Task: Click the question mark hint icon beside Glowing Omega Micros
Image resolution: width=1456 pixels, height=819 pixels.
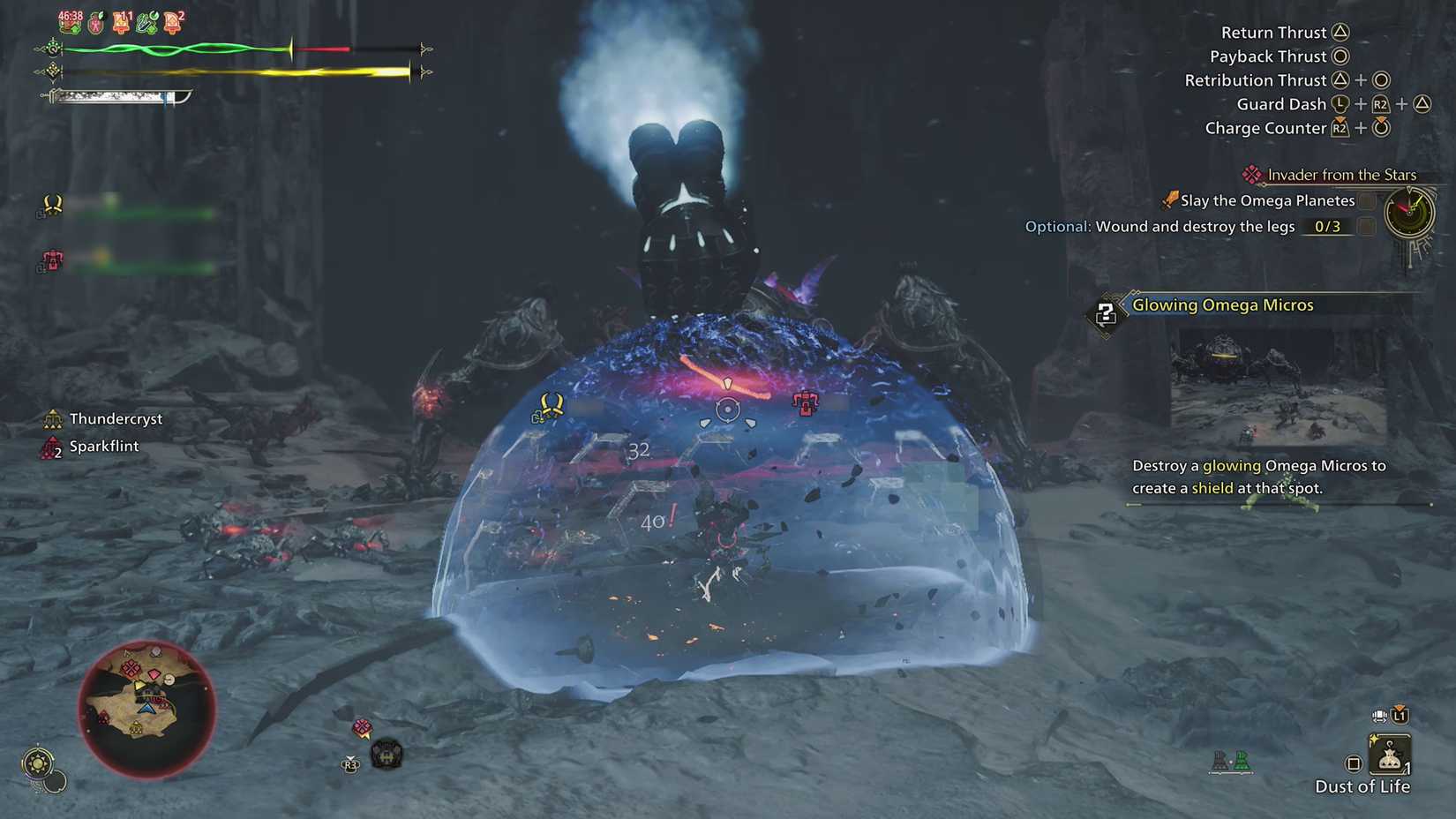Action: [1107, 313]
